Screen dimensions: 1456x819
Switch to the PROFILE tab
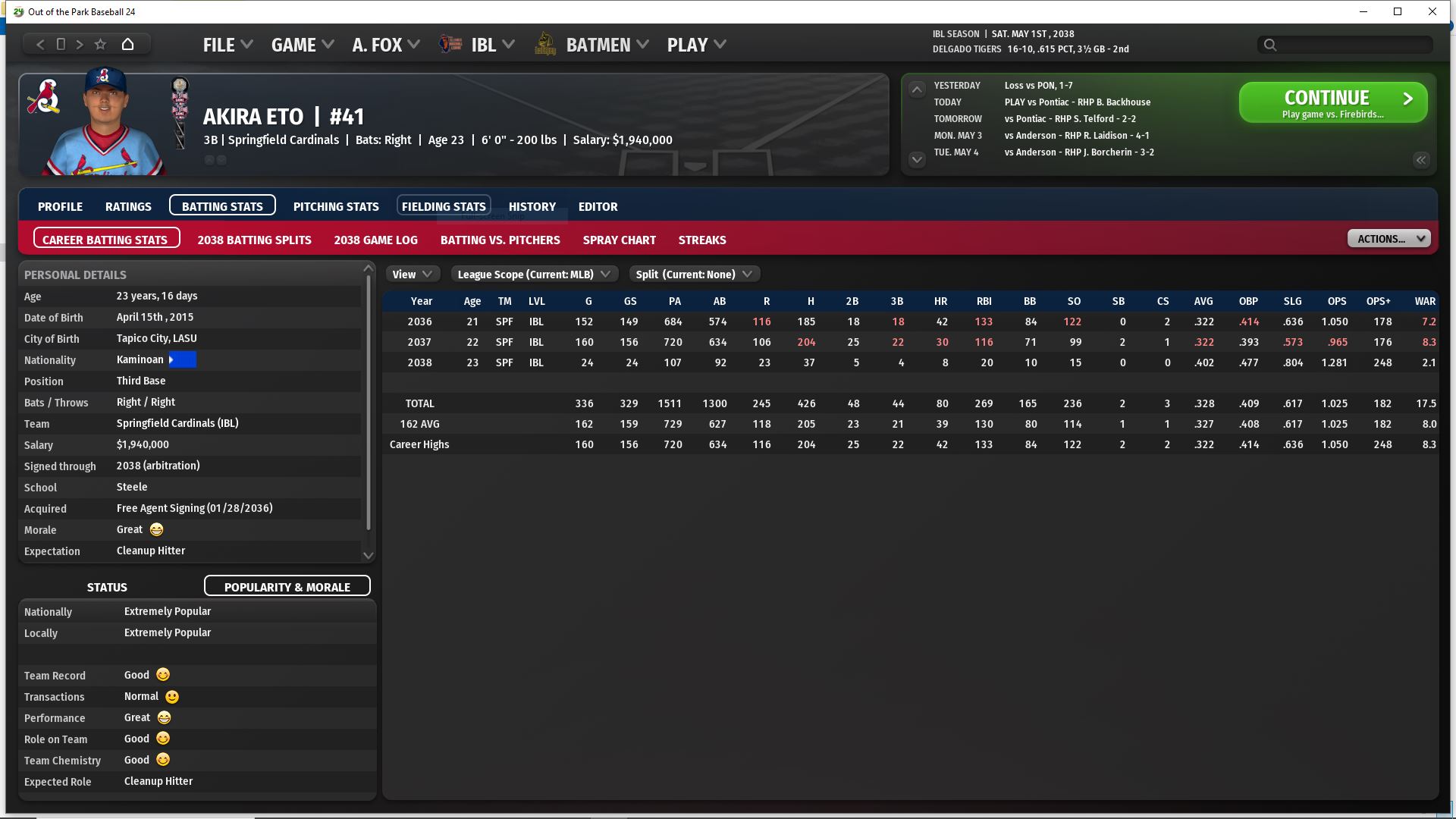click(60, 206)
